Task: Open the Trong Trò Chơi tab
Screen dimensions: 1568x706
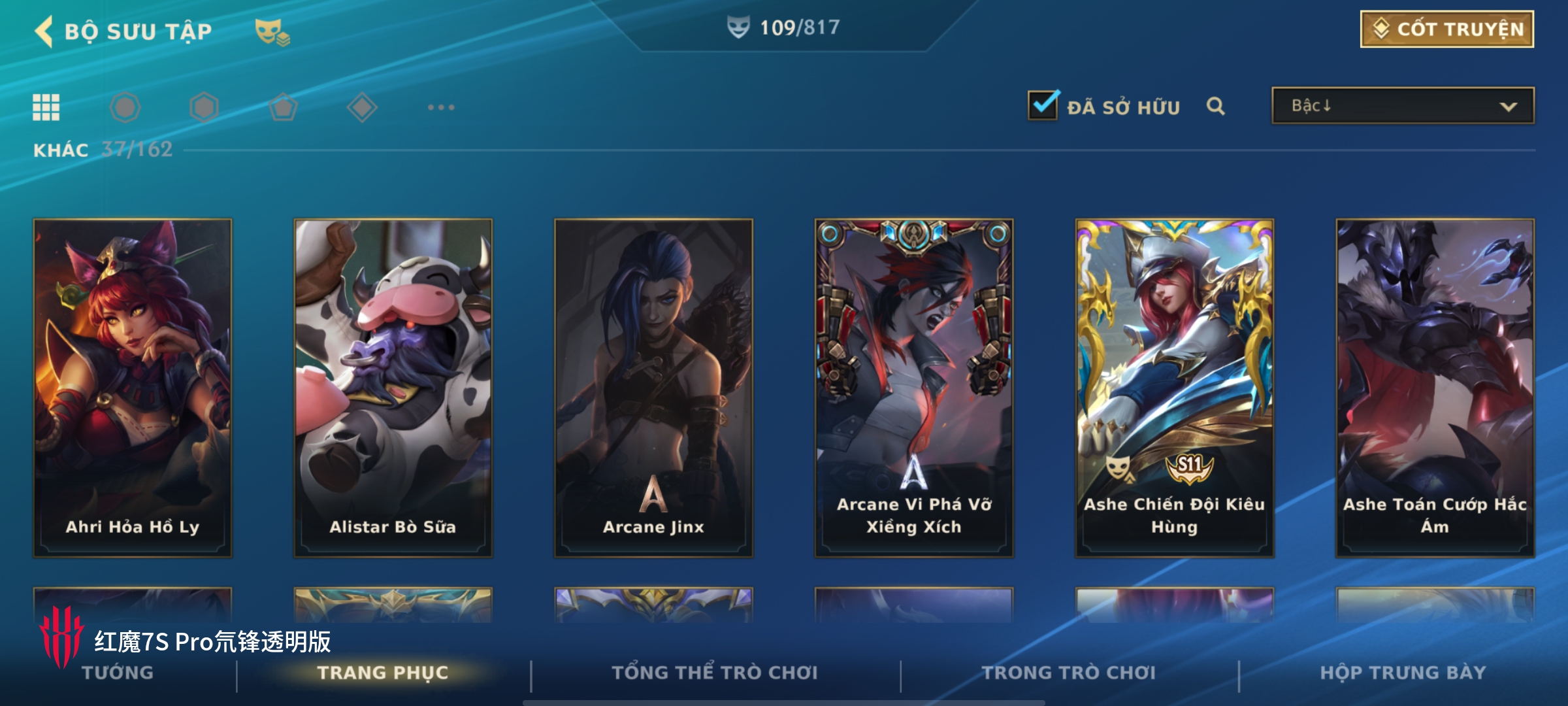Action: (x=1069, y=673)
